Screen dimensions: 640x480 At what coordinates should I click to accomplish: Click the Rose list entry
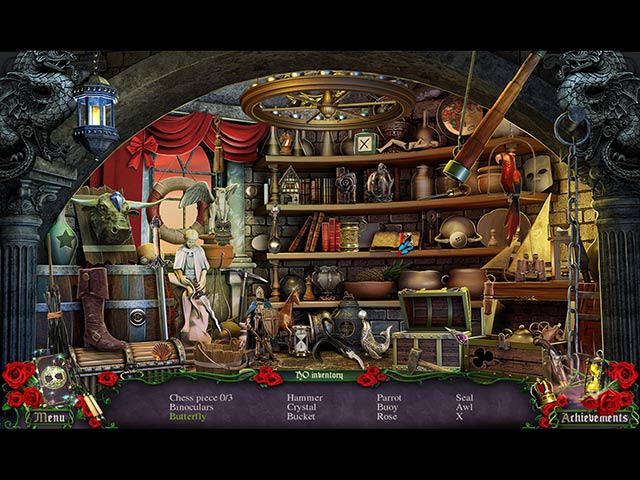tap(387, 416)
